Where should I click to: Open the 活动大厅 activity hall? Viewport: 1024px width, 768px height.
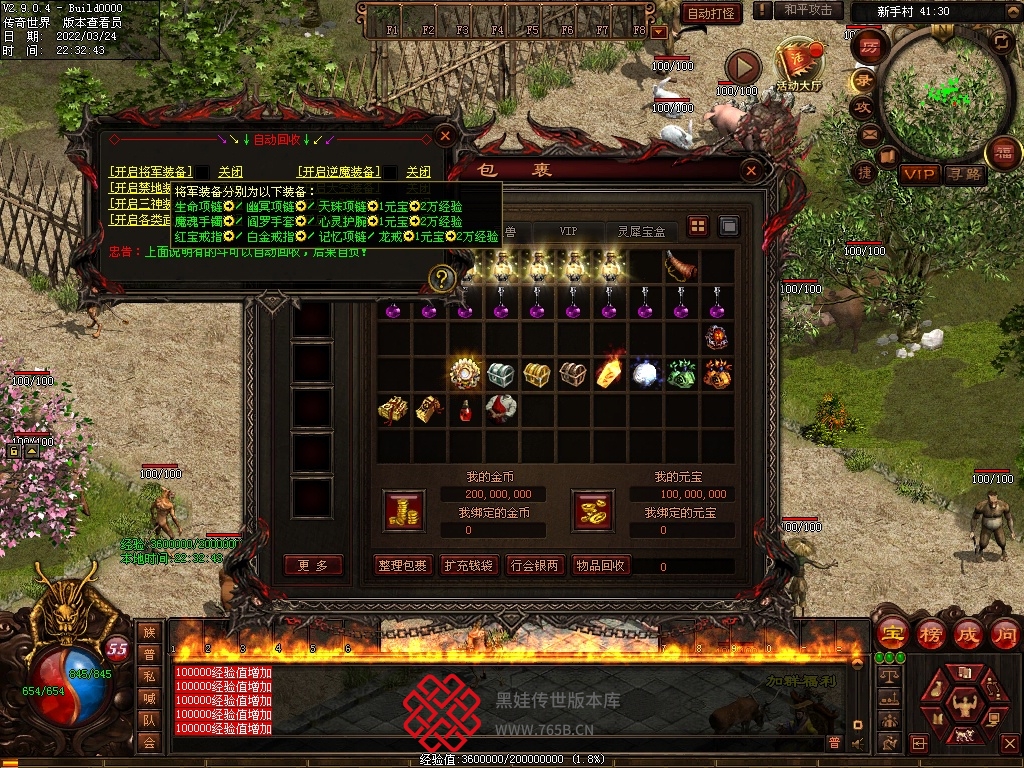point(797,66)
